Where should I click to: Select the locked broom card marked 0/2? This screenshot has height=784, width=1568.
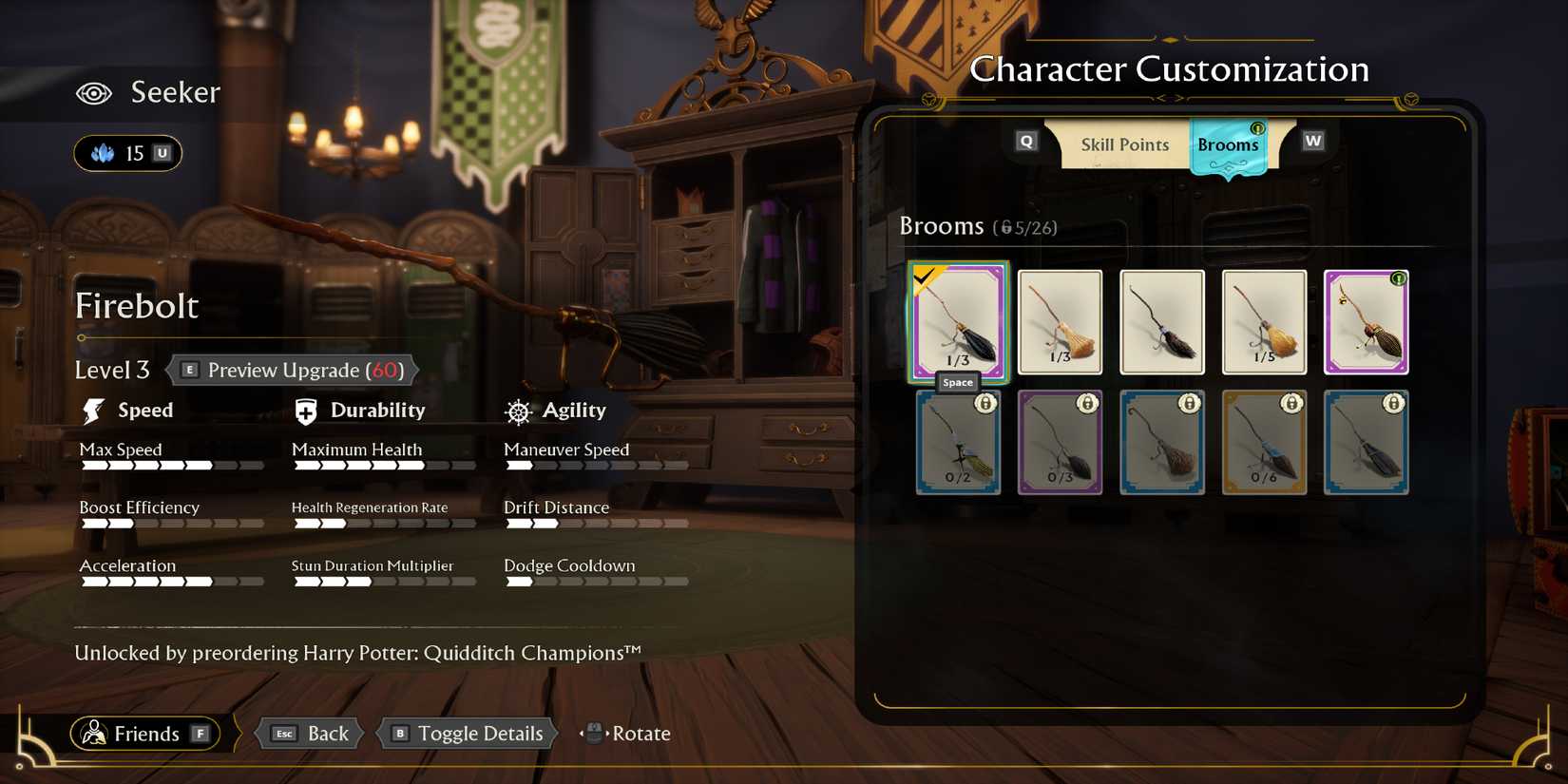tap(958, 442)
